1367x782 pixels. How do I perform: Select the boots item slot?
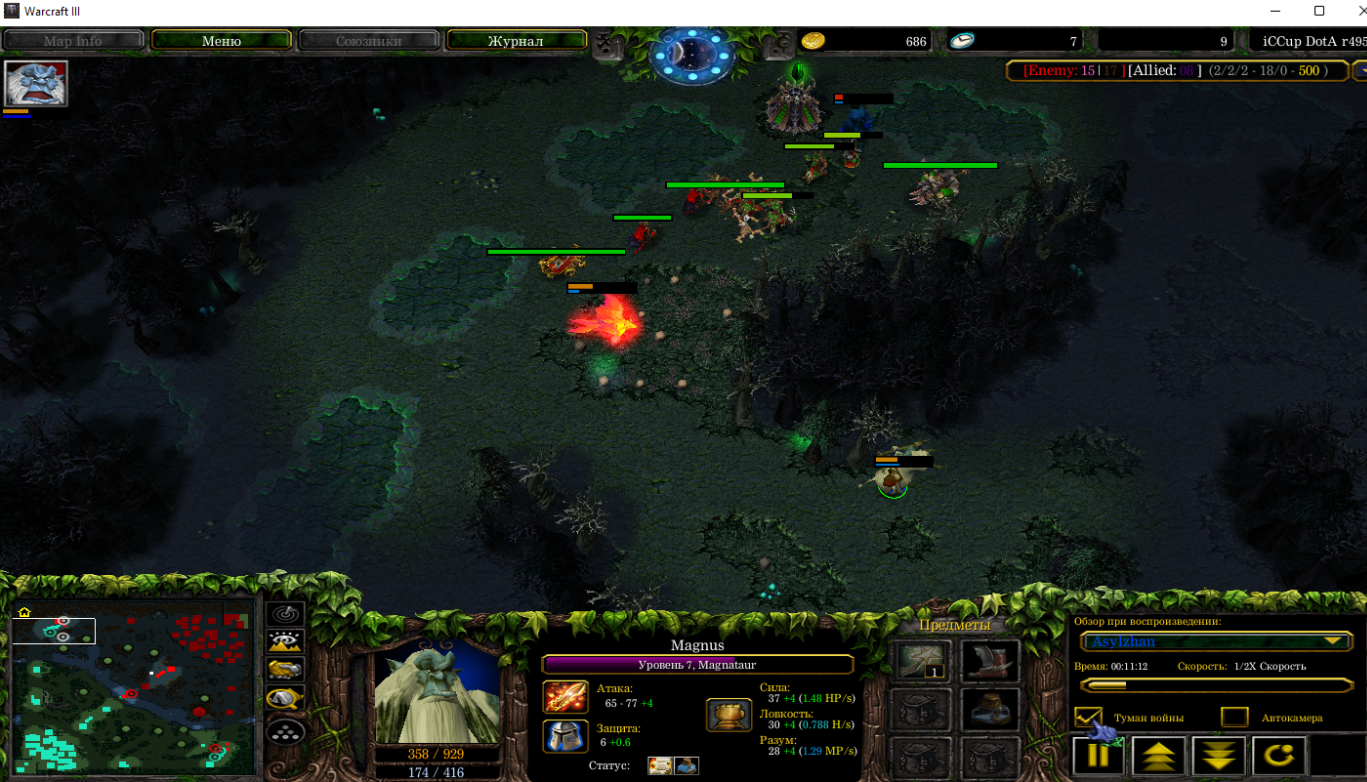coord(990,661)
